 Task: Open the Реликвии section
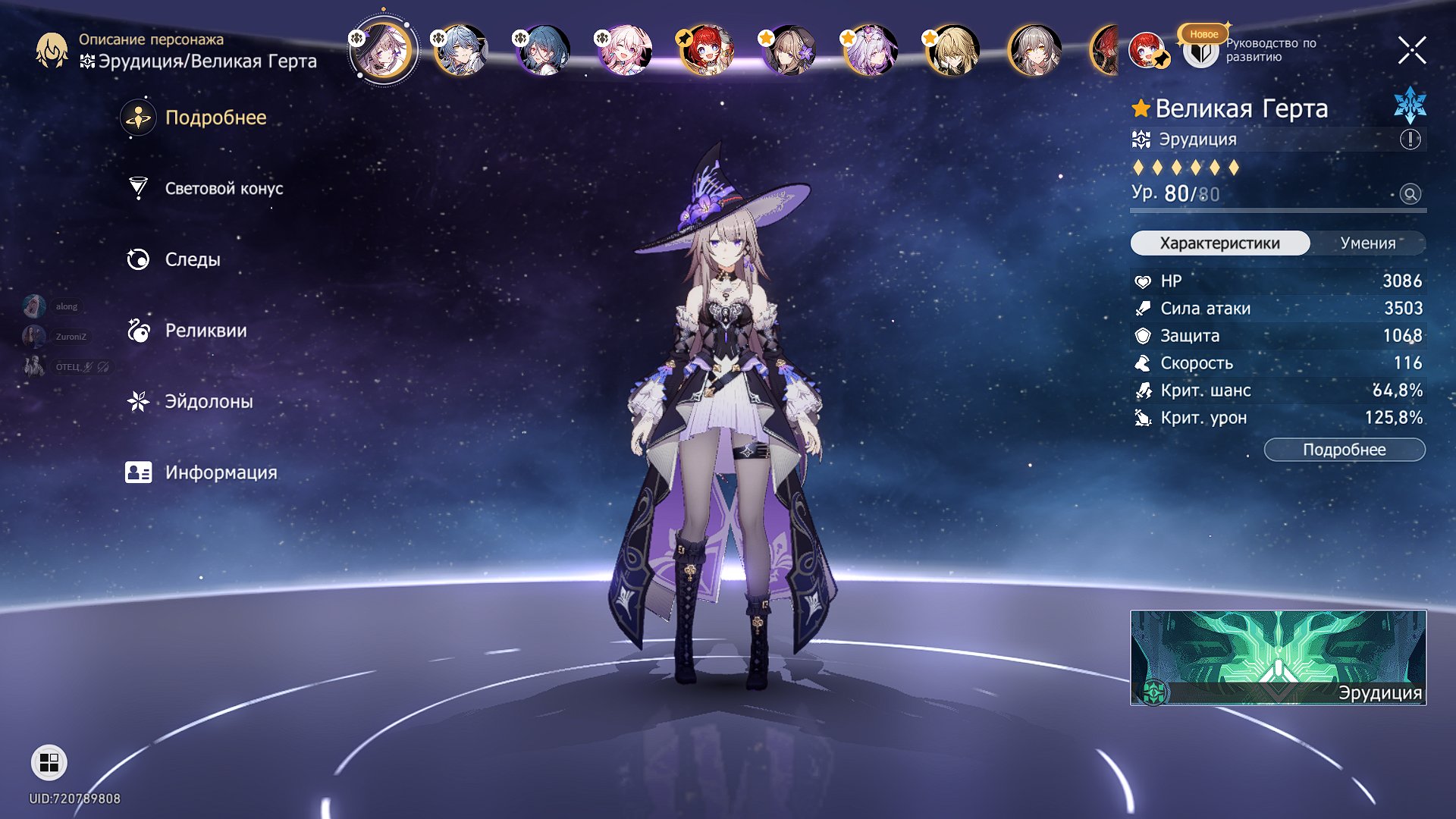tap(206, 331)
